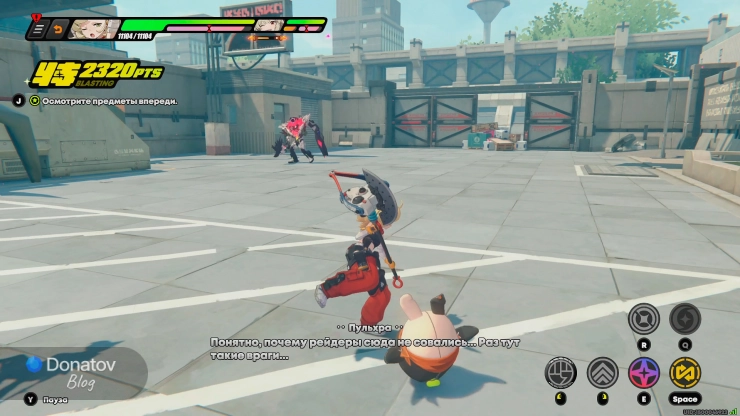Switch to the white-haired teammate portrait
The width and height of the screenshot is (740, 416).
267,27
